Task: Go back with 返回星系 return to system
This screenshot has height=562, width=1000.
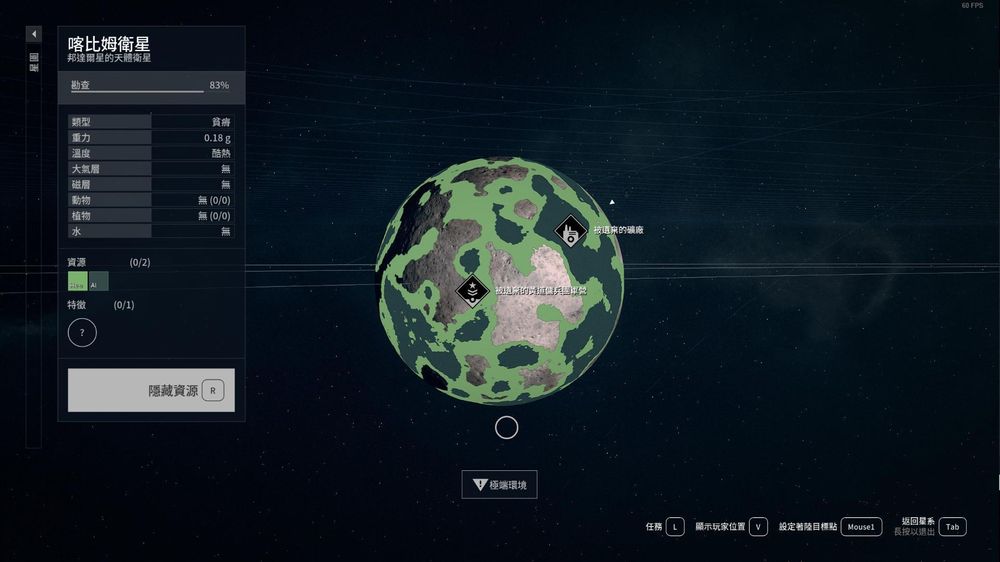Action: pos(952,526)
